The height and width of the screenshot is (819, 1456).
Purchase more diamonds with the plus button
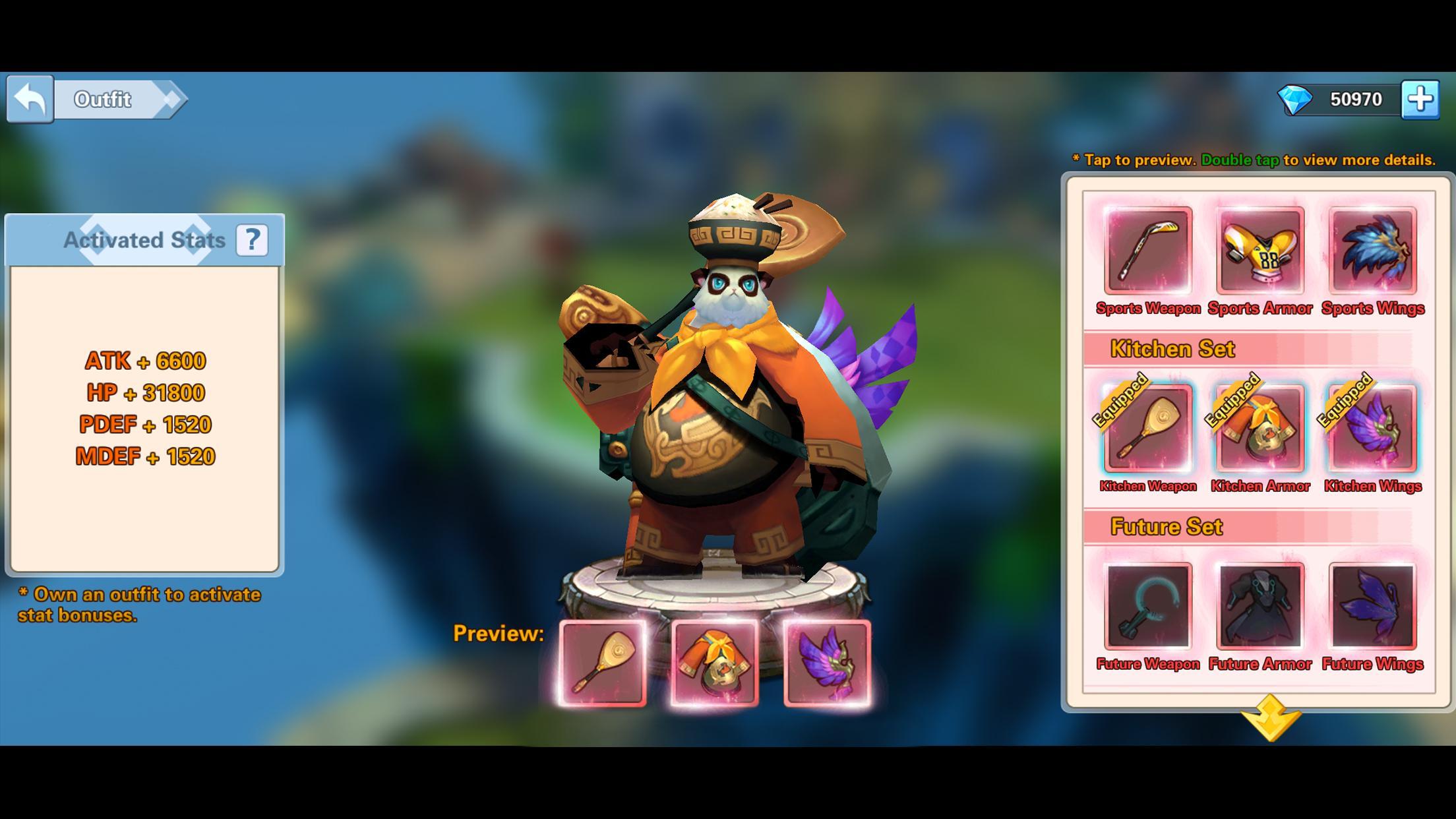click(x=1419, y=99)
